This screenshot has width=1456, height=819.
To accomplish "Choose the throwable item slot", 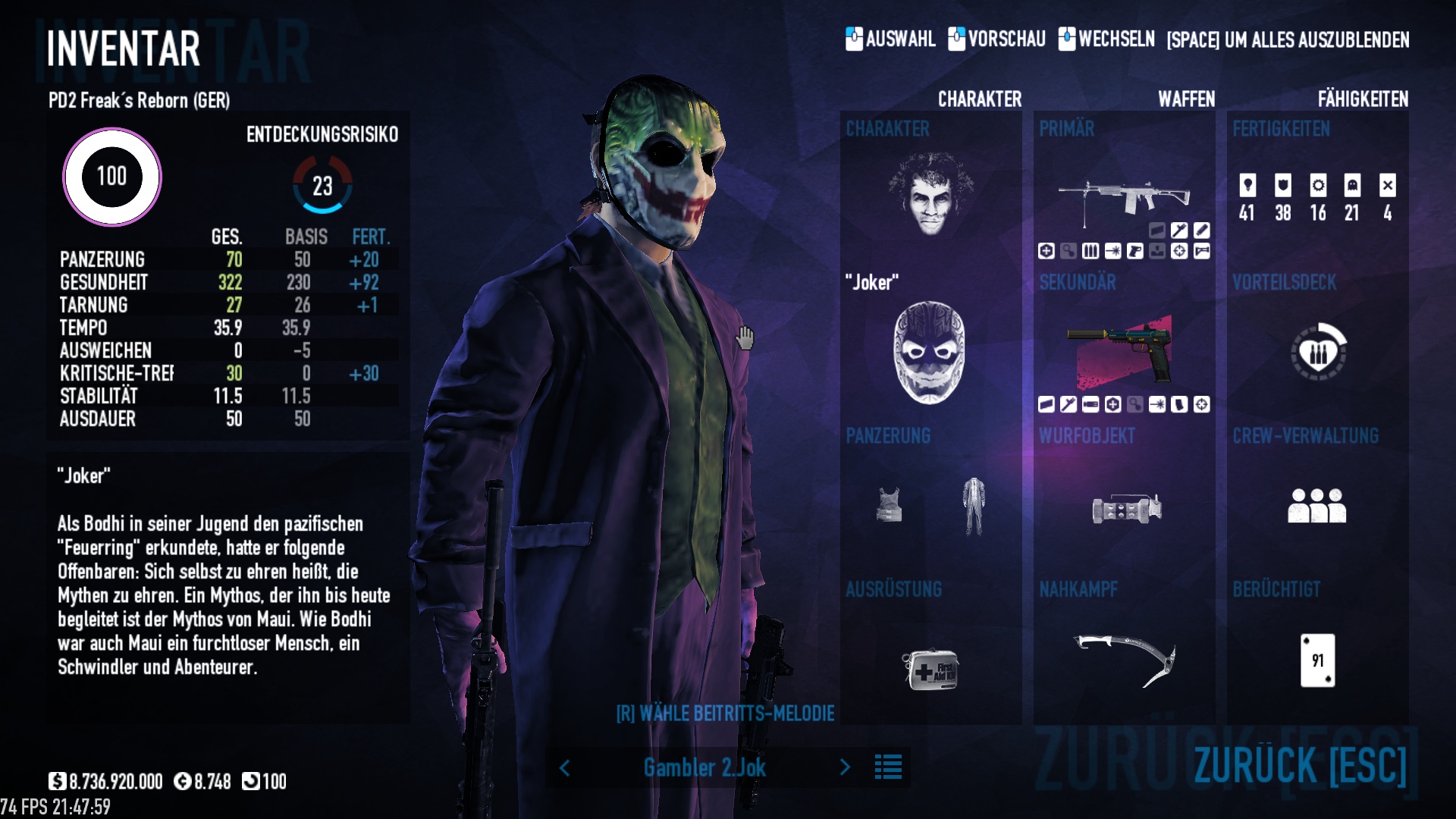I will [x=1127, y=508].
